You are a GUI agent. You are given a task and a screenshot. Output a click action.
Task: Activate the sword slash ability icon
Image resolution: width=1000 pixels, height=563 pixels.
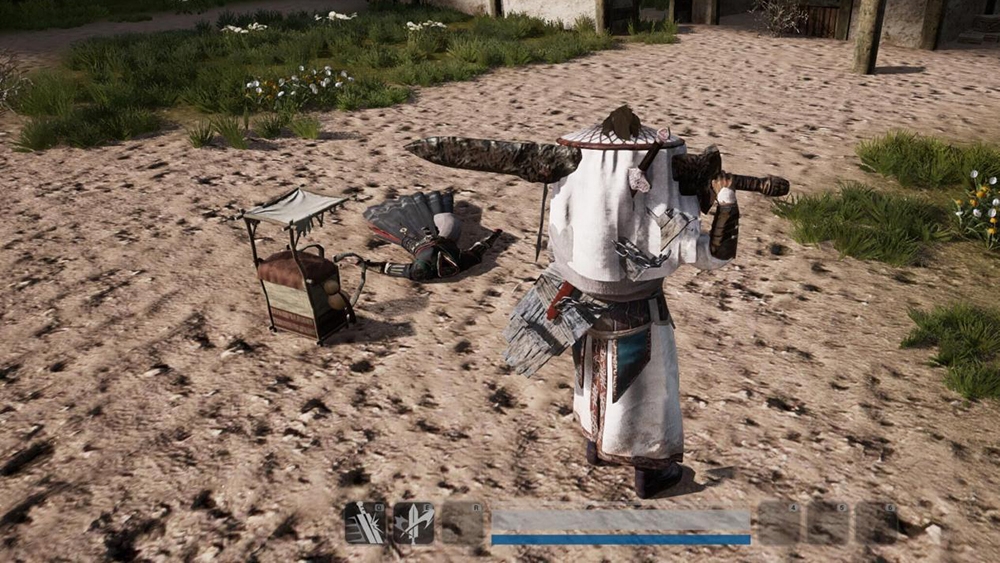coord(365,523)
